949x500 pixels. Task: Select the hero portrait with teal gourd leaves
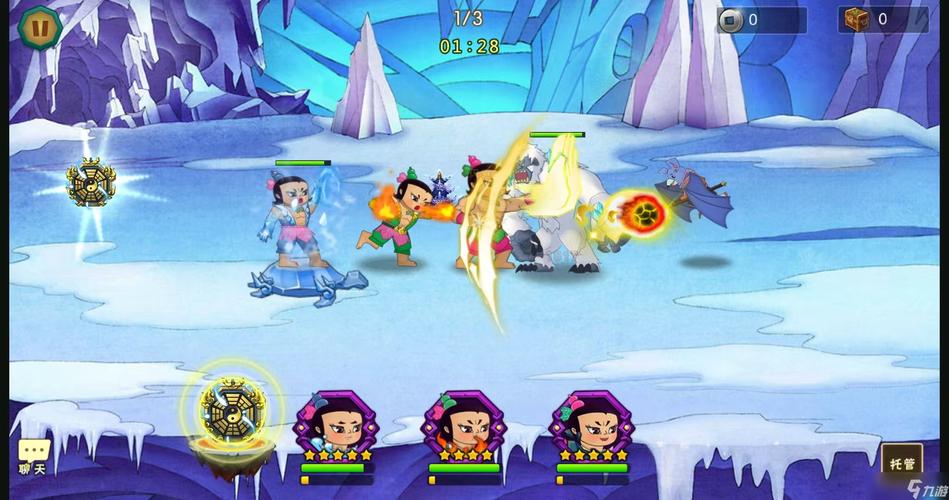pos(590,424)
